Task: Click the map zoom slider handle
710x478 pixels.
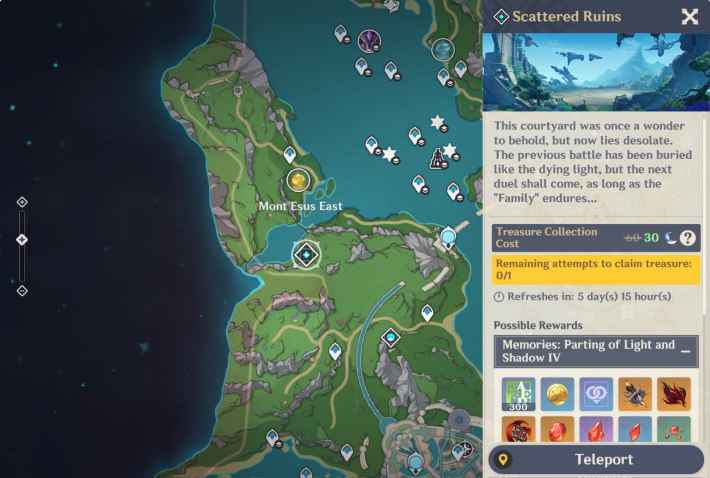Action: coord(22,240)
